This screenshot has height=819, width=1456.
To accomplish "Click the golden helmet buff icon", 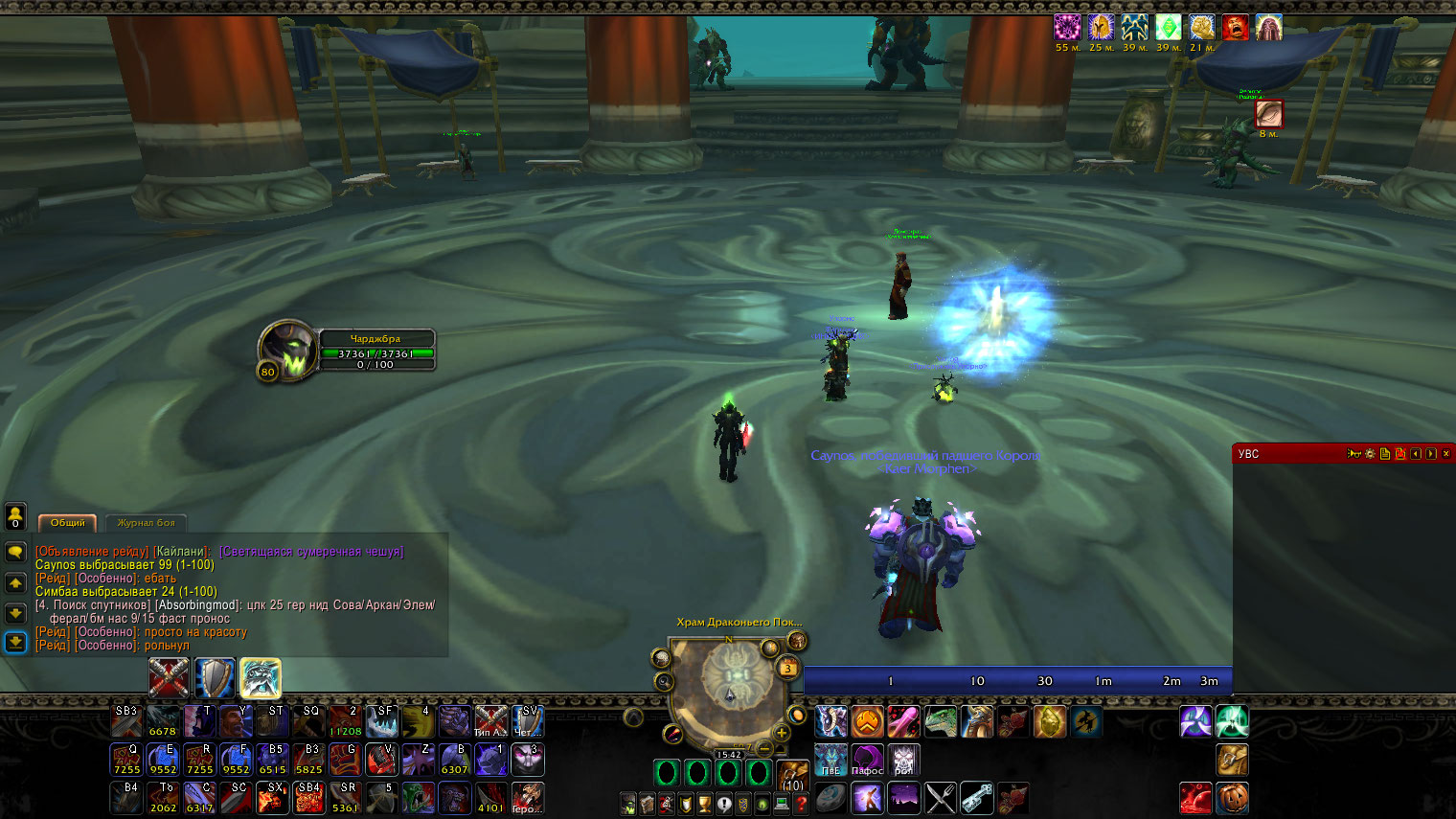I will [1101, 27].
